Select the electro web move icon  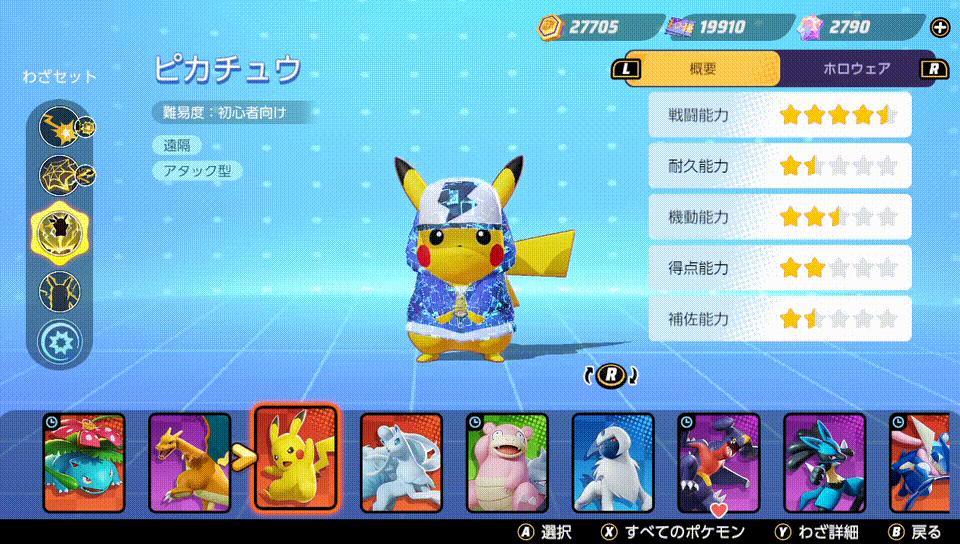[x=59, y=177]
